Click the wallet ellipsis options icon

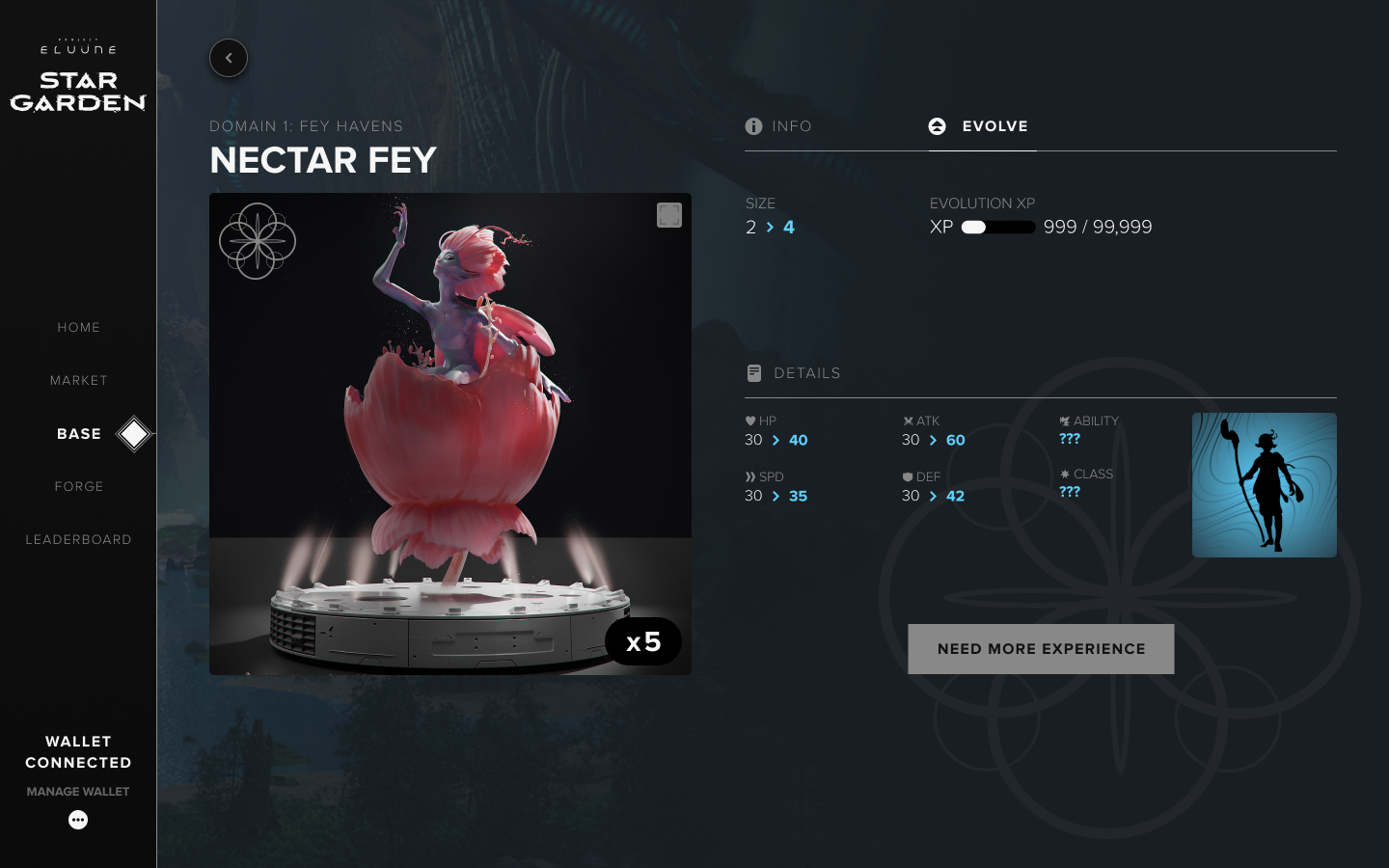tap(78, 820)
